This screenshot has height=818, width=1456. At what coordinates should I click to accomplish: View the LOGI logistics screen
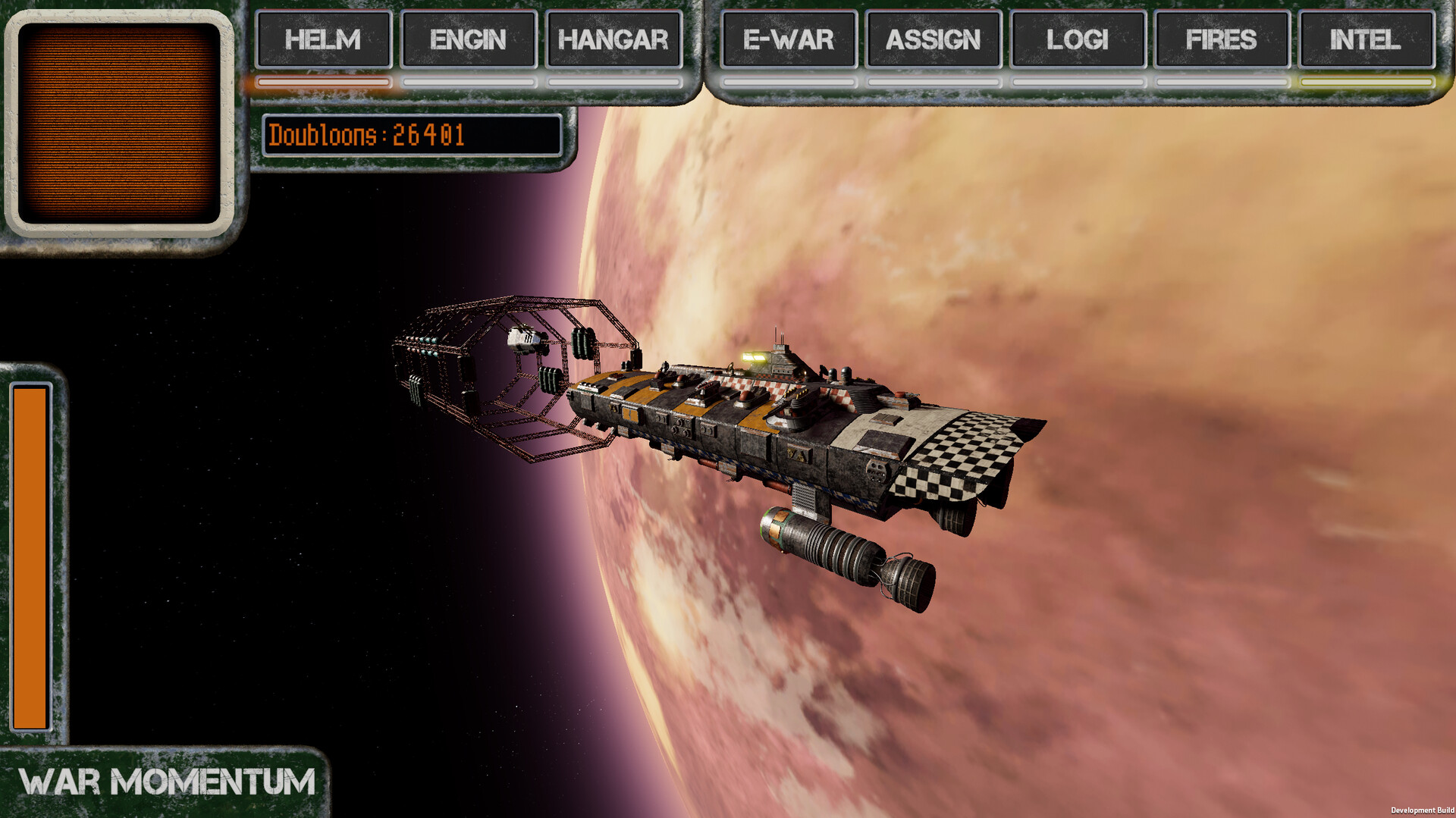tap(1076, 41)
